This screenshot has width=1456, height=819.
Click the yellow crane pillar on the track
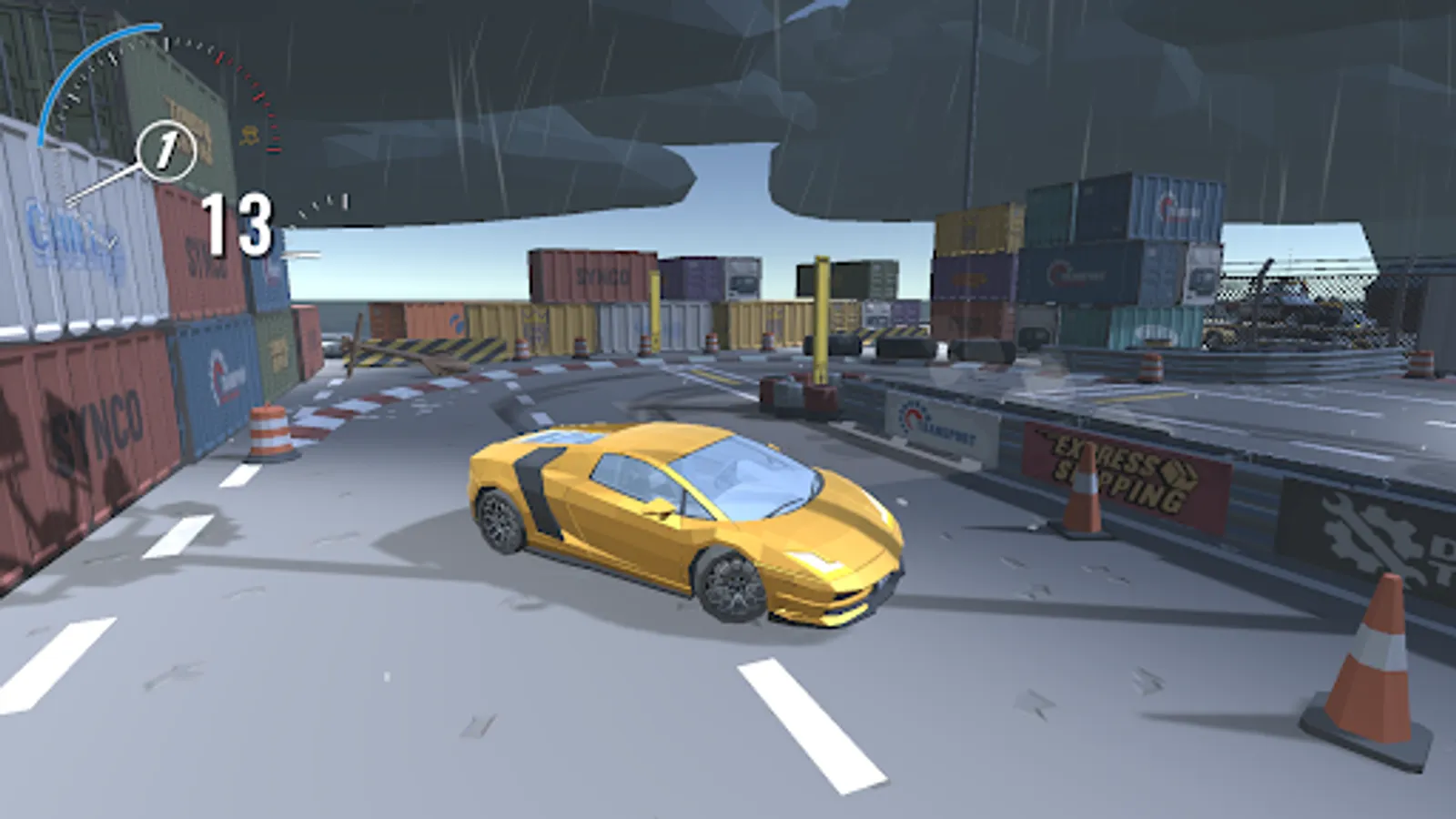[x=822, y=318]
